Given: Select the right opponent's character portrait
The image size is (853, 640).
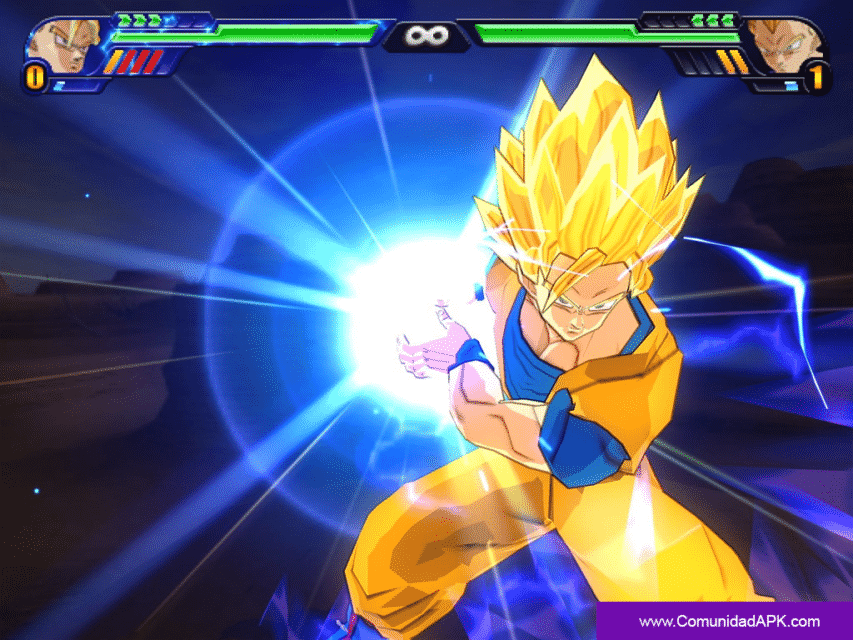Looking at the screenshot, I should pos(787,46).
